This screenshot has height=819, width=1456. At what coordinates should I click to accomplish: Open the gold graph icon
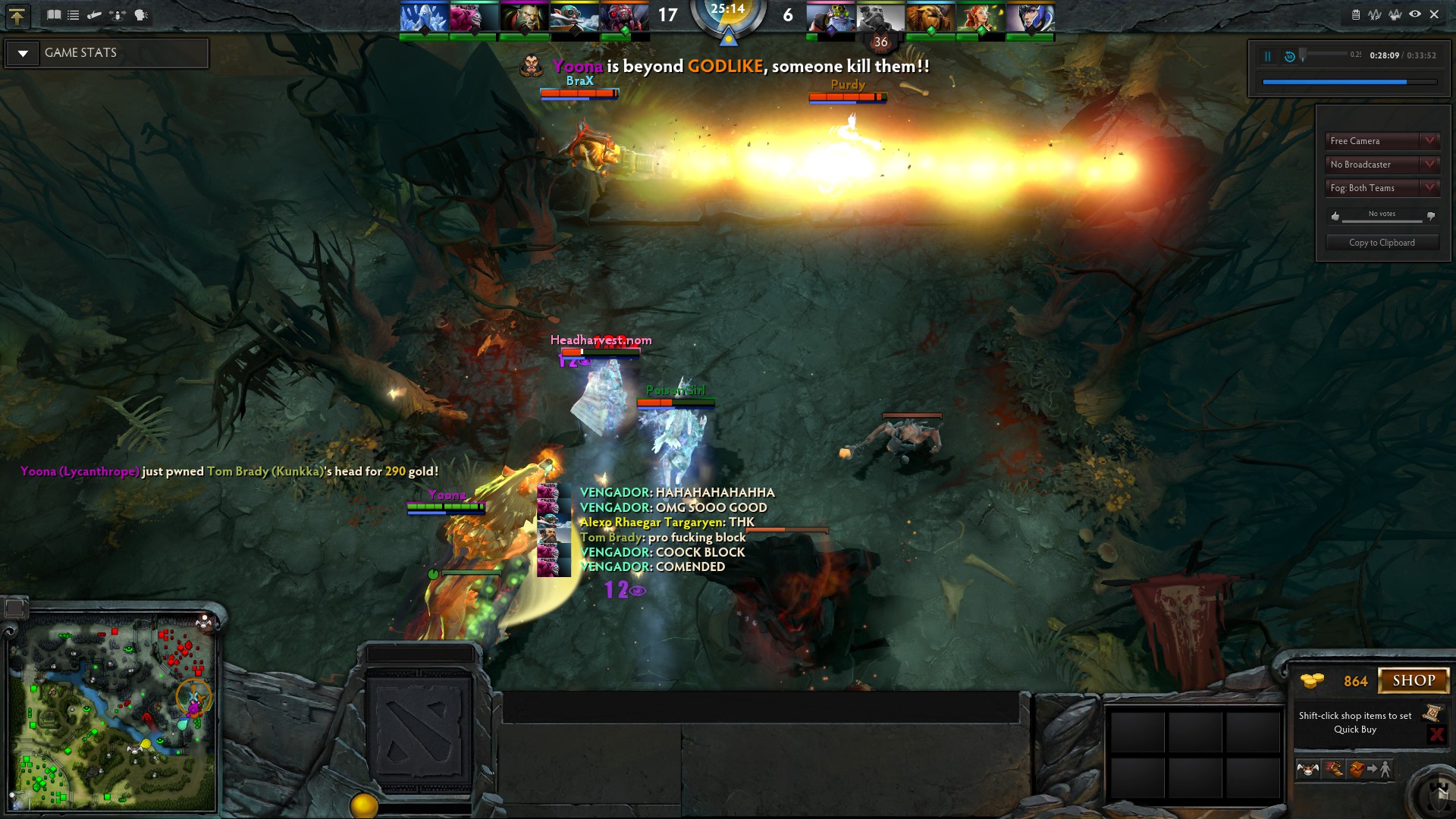click(x=1395, y=14)
